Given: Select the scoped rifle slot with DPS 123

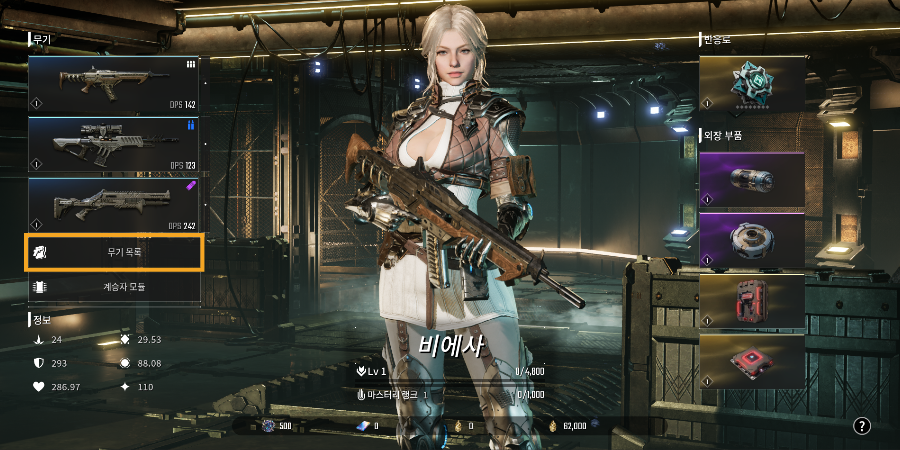Looking at the screenshot, I should [x=113, y=145].
